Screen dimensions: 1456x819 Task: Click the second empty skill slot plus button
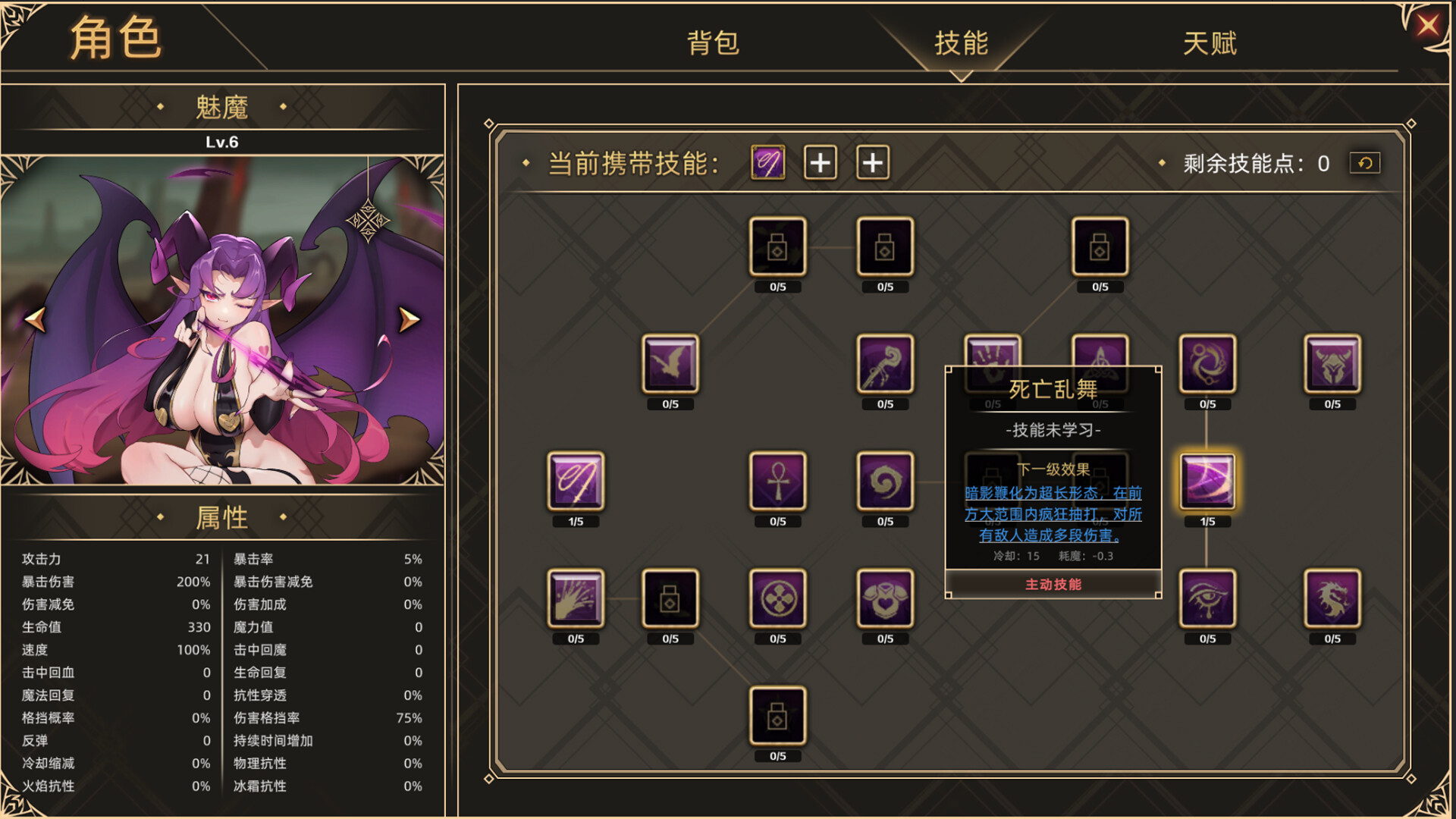pyautogui.click(x=871, y=162)
